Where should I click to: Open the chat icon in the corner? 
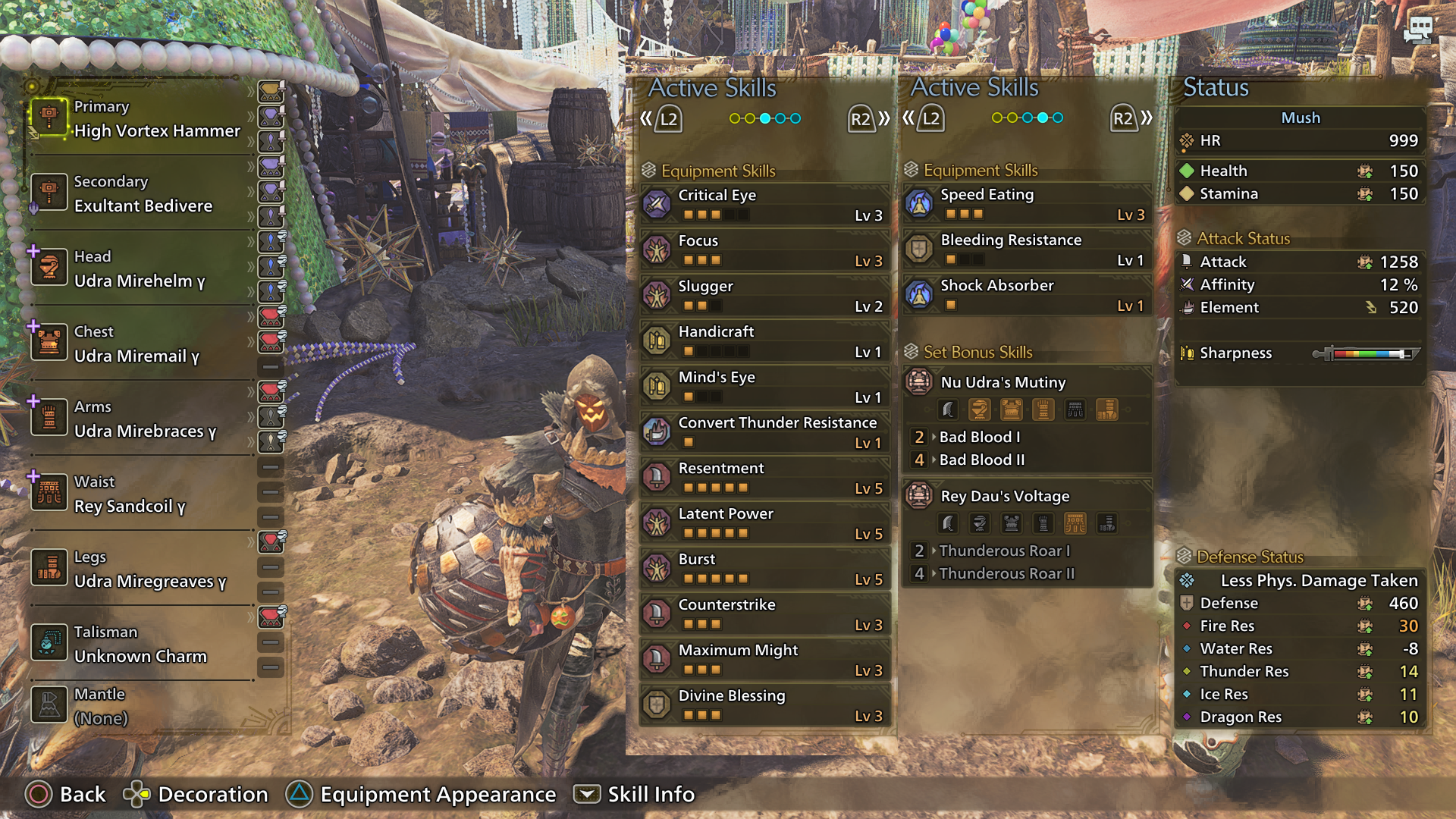tap(1417, 31)
